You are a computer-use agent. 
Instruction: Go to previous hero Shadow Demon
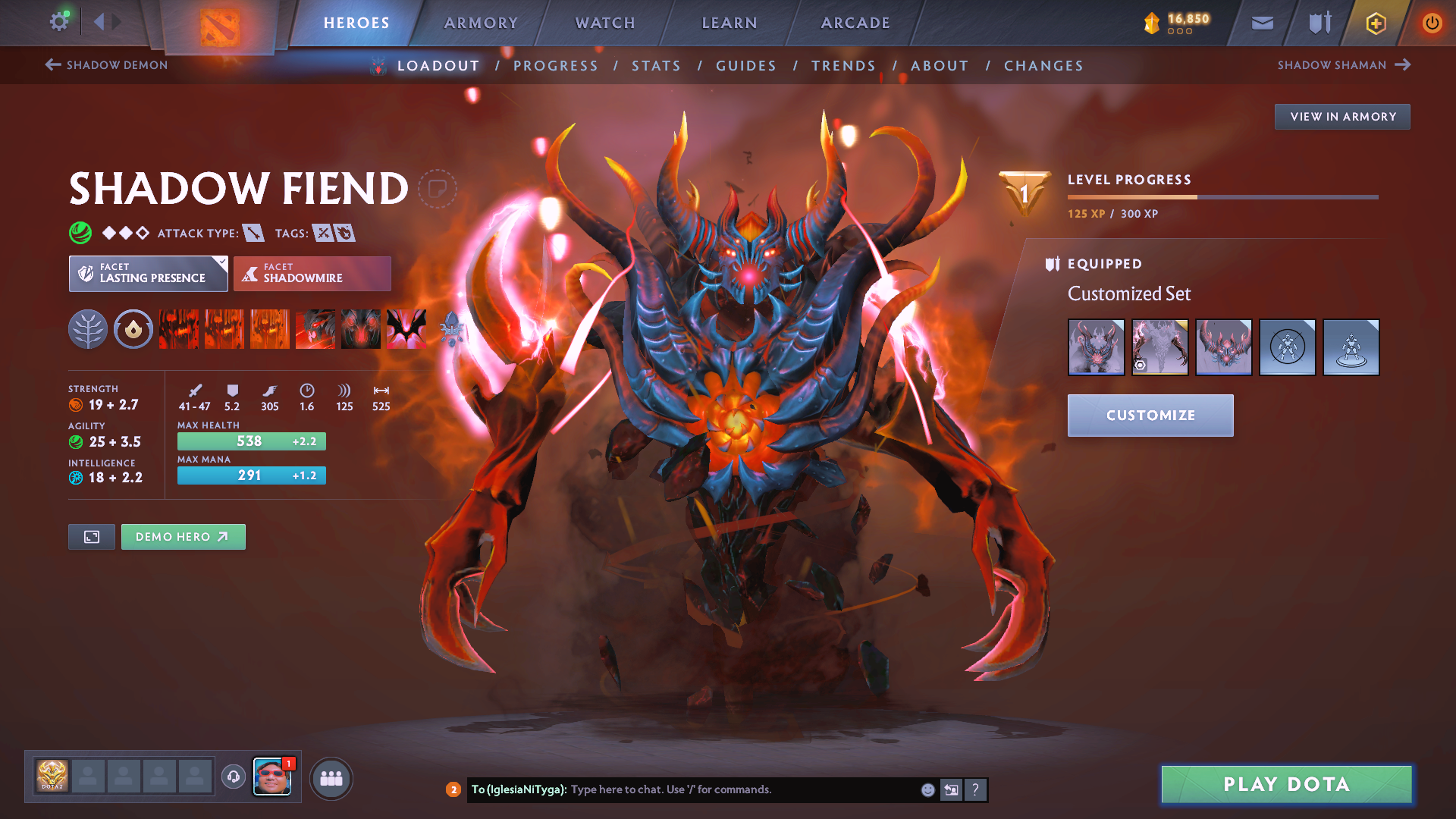(x=107, y=65)
